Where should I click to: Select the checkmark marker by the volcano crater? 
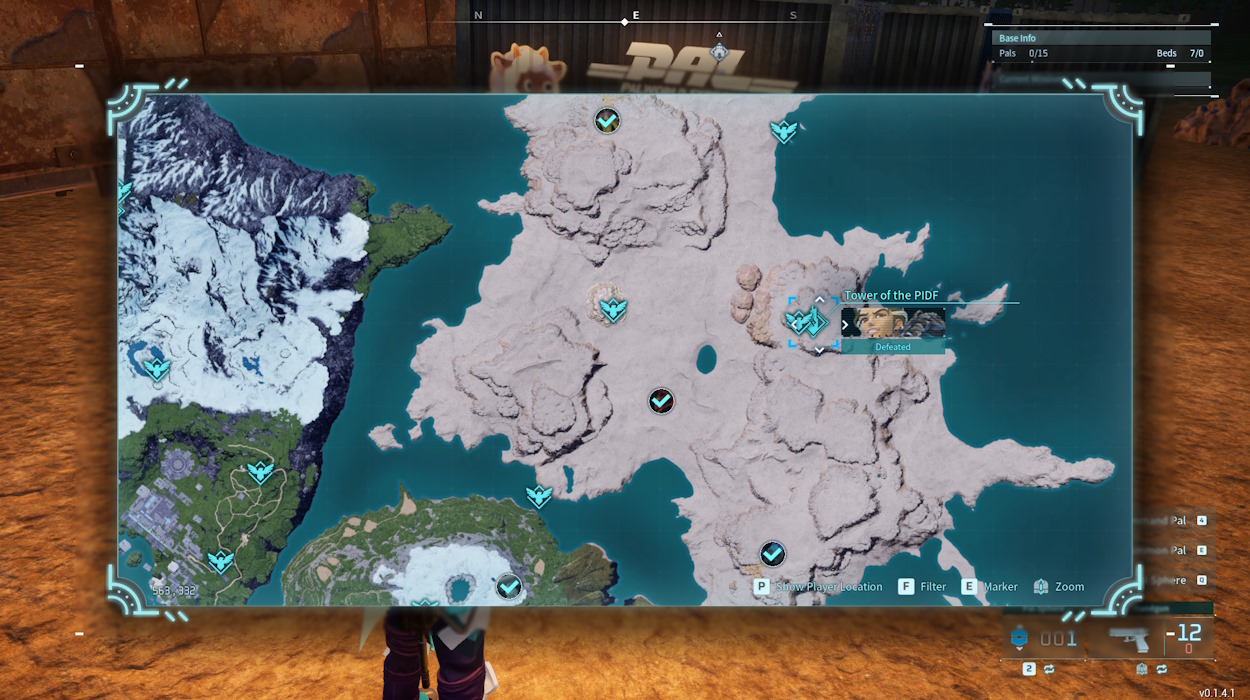point(509,586)
